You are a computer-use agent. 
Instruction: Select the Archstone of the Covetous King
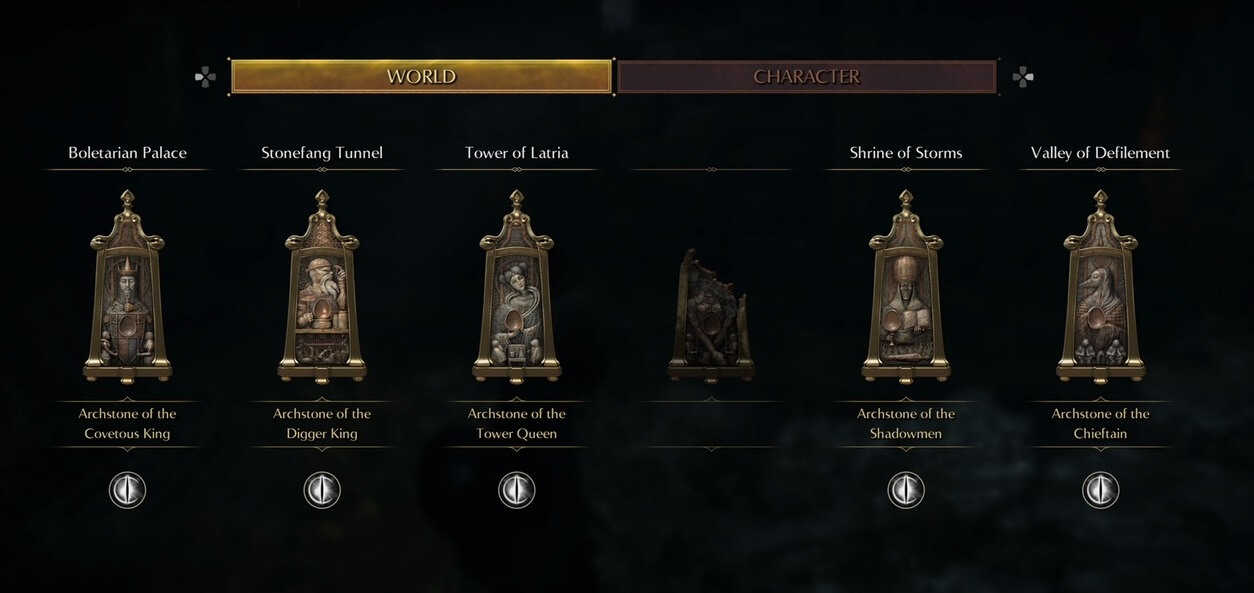pyautogui.click(x=127, y=288)
